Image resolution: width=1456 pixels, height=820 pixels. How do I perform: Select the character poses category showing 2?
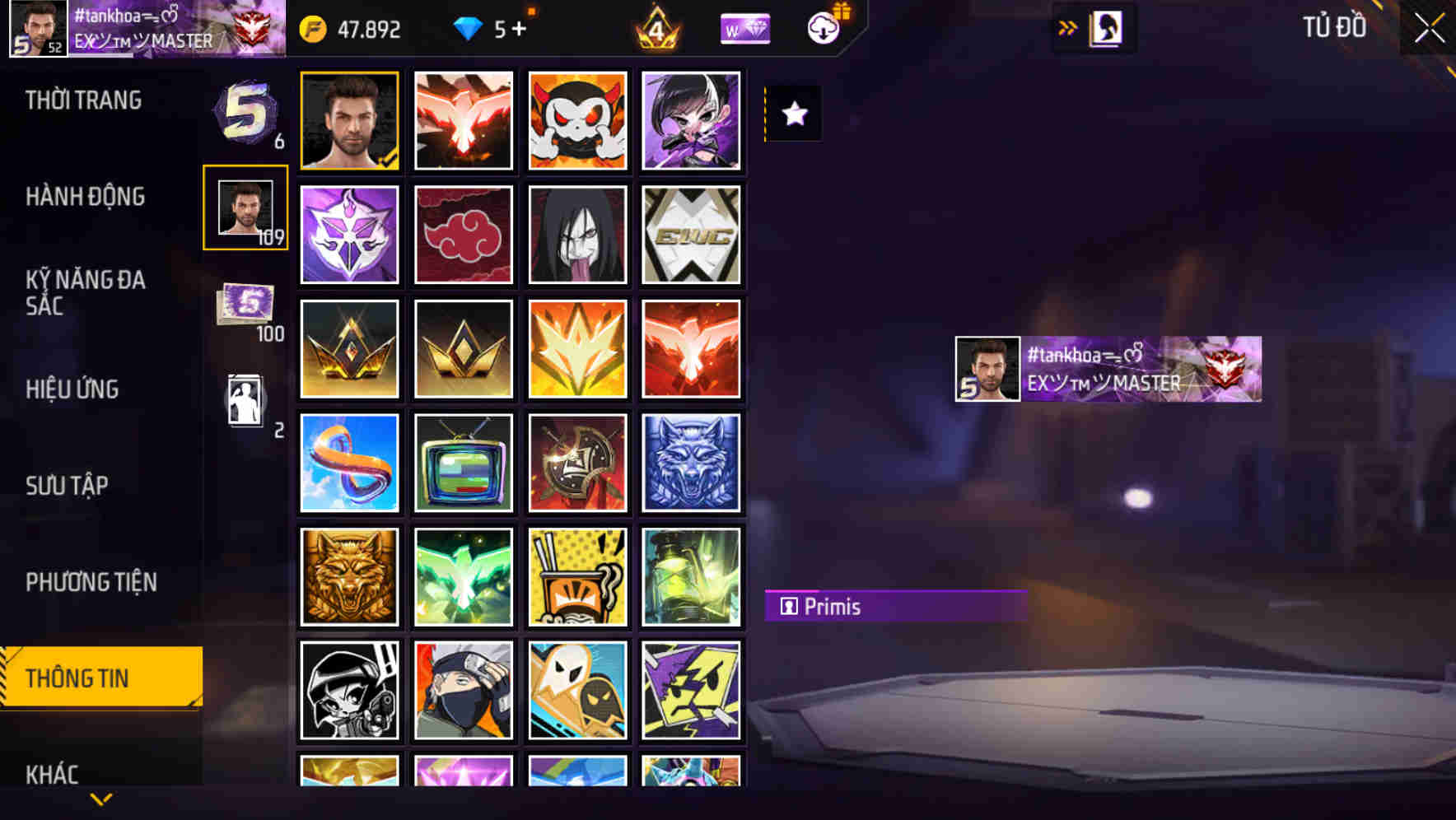tap(243, 401)
